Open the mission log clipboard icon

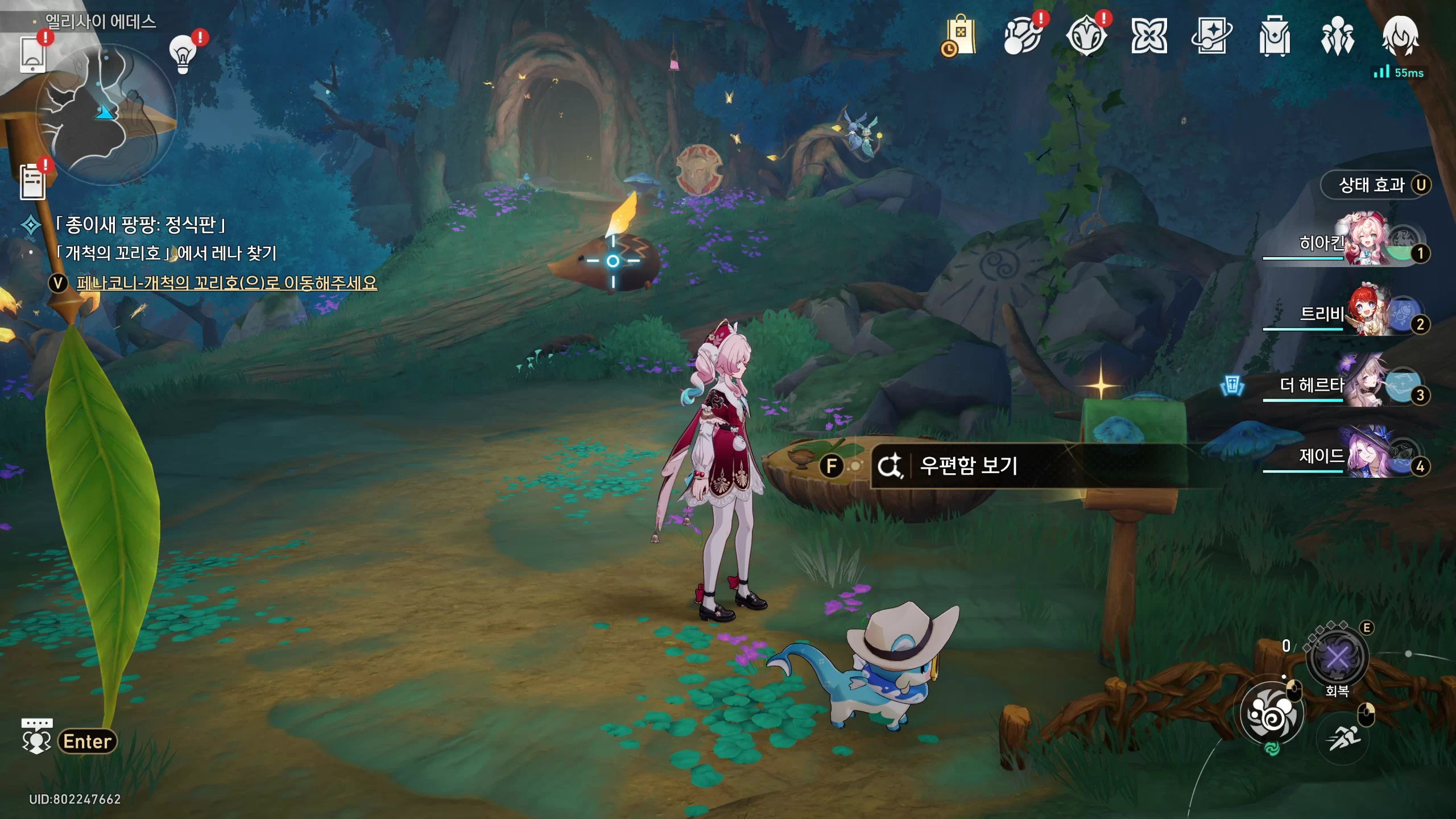[x=33, y=182]
